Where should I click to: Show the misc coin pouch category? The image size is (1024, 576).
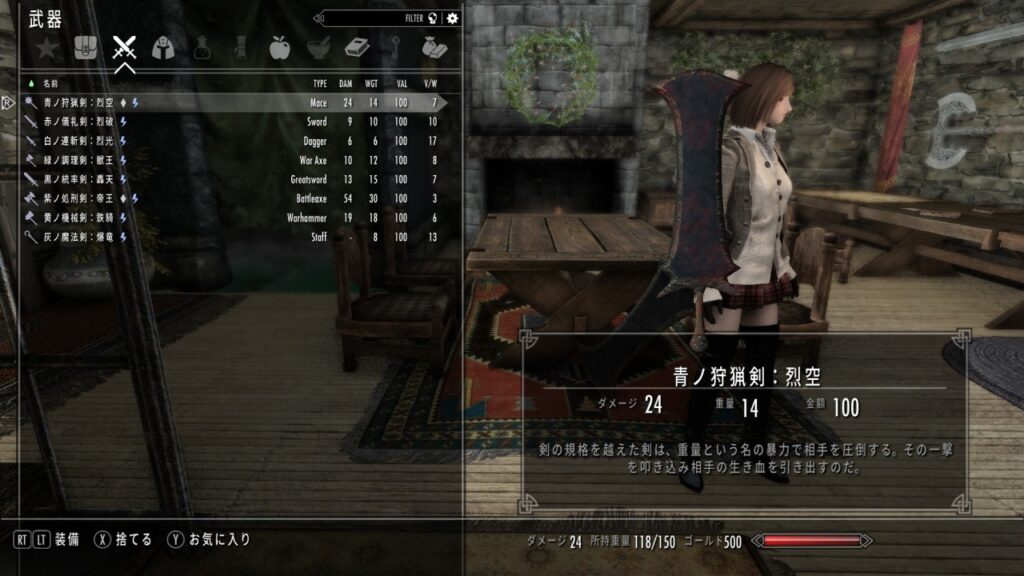[x=433, y=47]
